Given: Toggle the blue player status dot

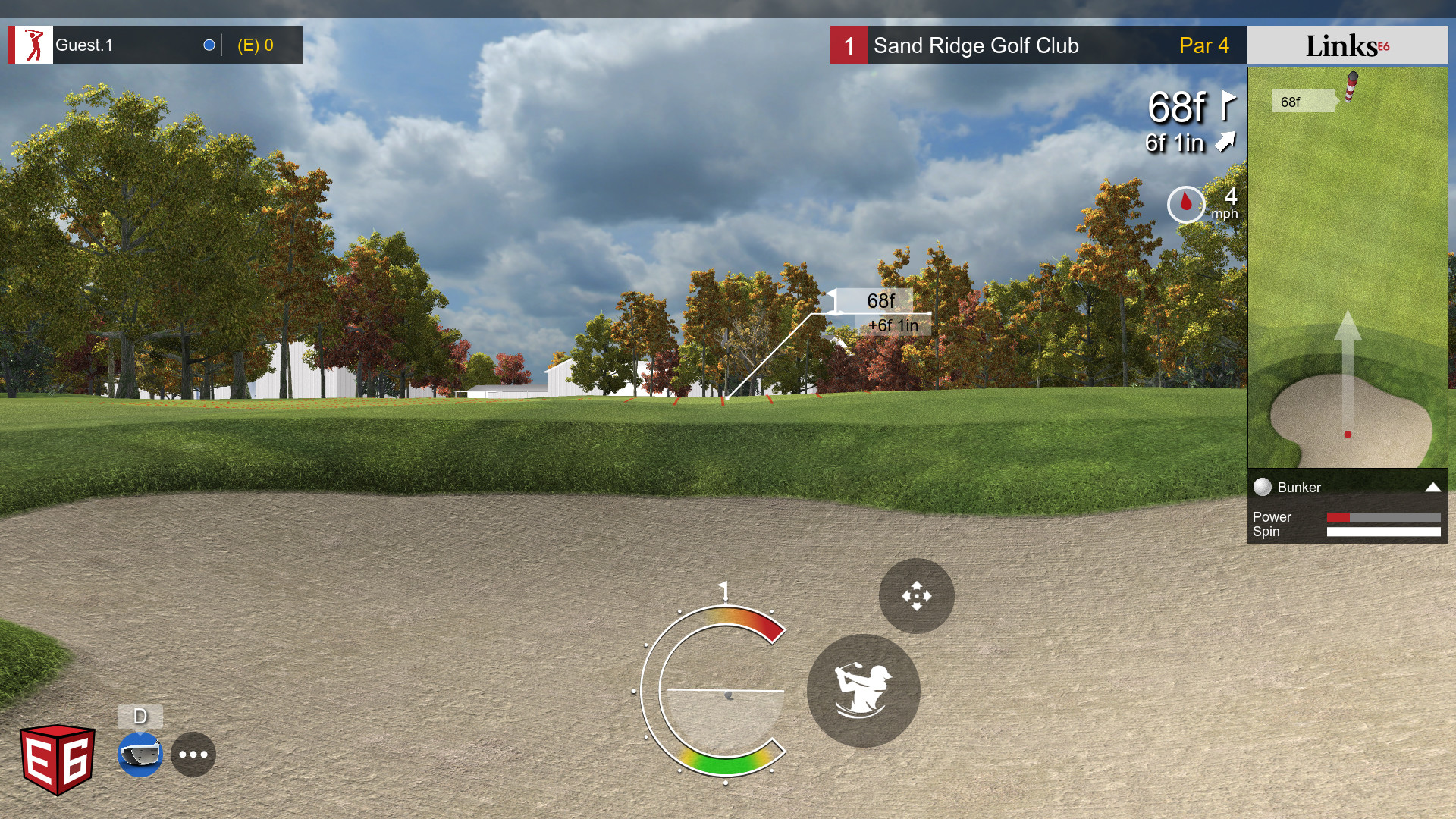Looking at the screenshot, I should tap(208, 44).
